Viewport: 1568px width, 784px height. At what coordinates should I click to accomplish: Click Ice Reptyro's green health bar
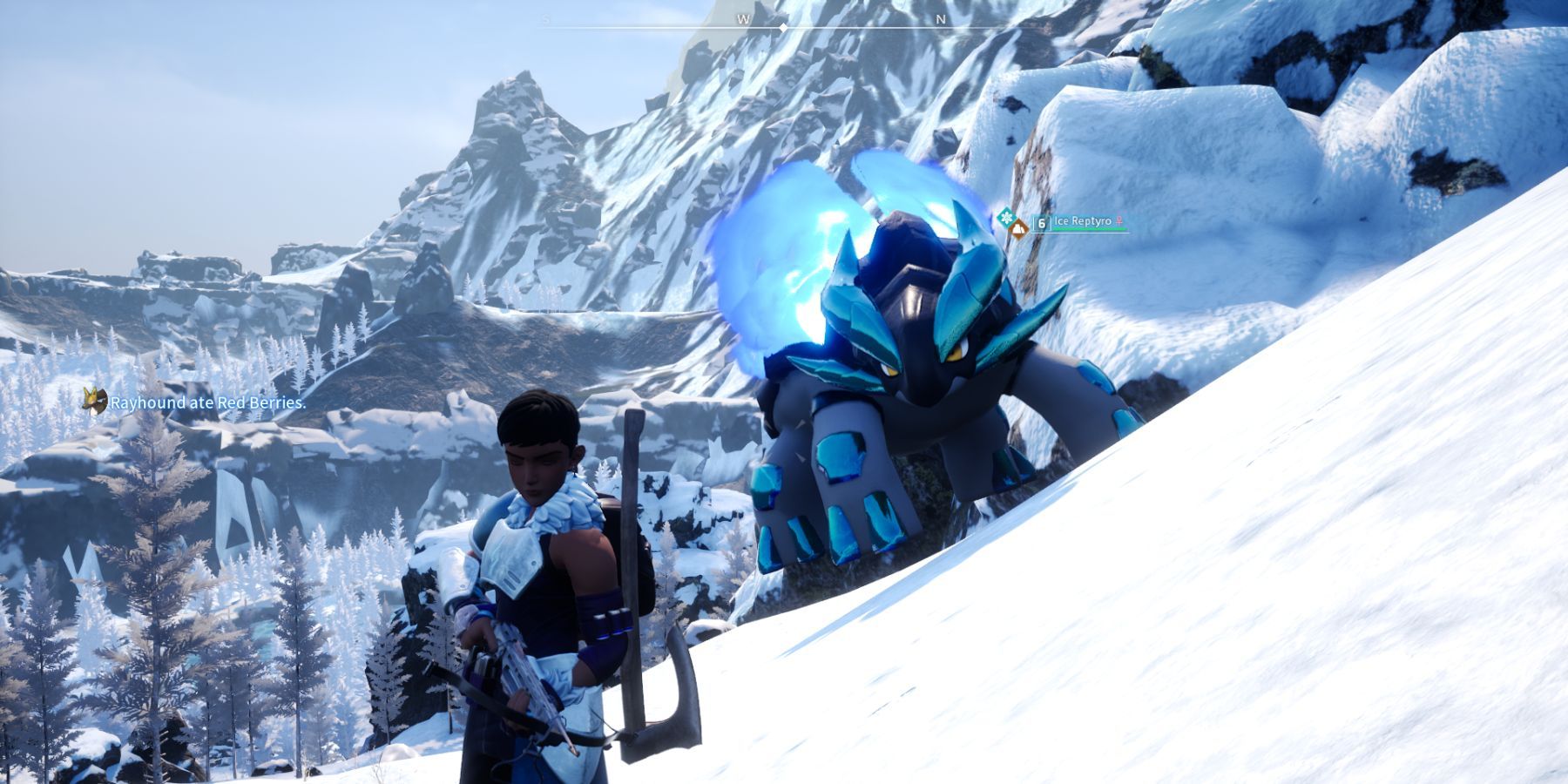tap(1091, 229)
